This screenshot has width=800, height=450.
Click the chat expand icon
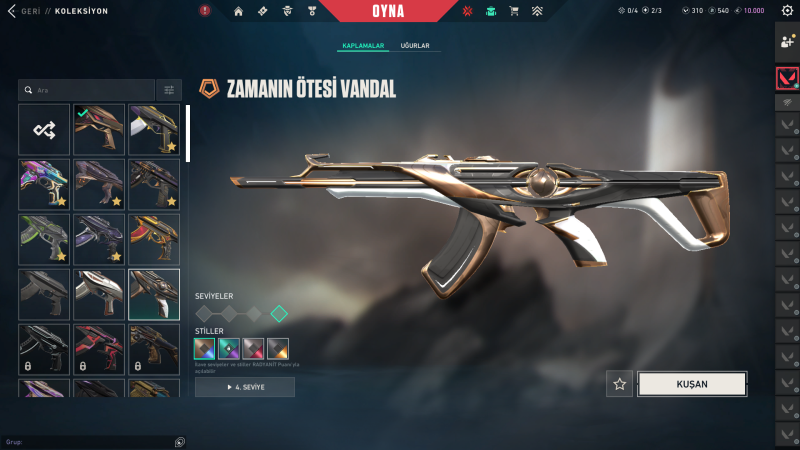(179, 441)
